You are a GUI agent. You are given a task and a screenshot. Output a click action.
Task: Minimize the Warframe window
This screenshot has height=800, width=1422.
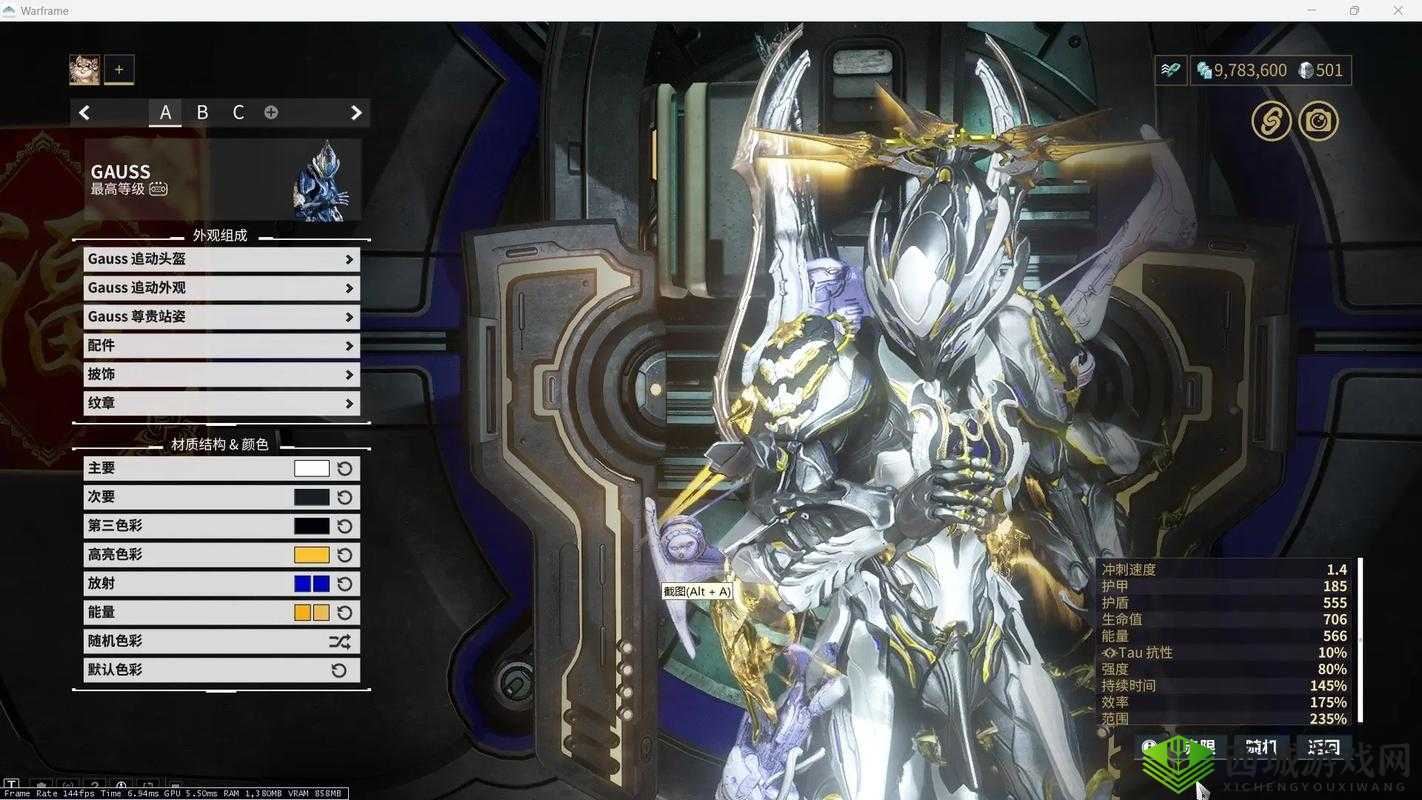[1311, 10]
